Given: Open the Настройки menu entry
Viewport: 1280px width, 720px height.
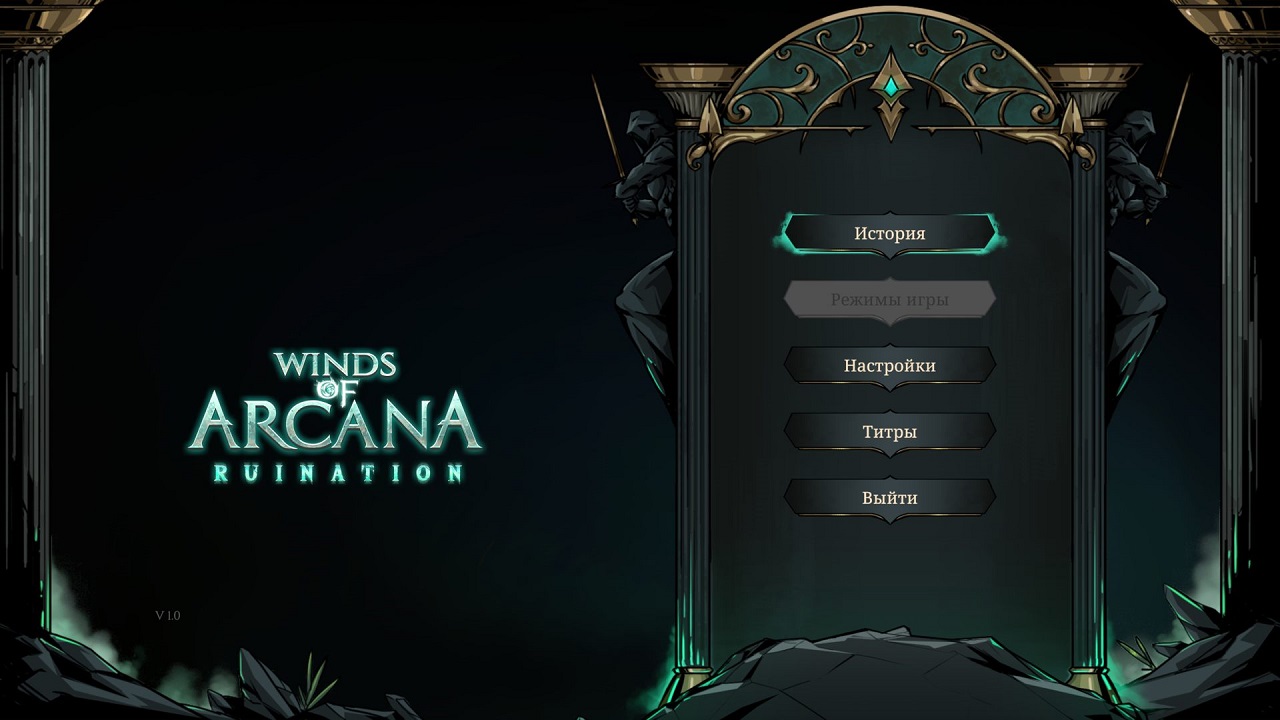Looking at the screenshot, I should pos(888,366).
